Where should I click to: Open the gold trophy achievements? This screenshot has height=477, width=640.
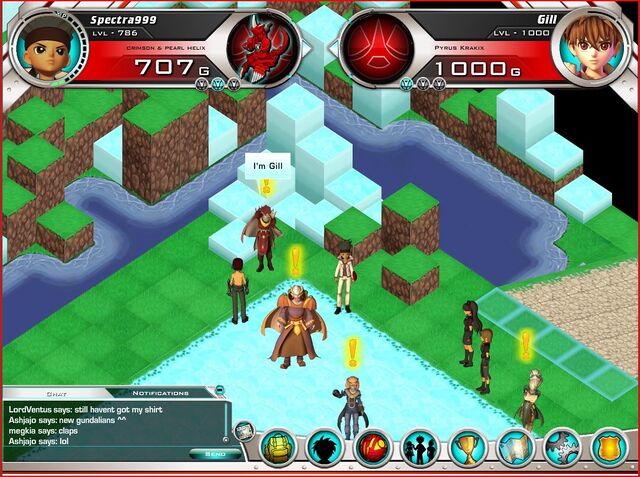[467, 446]
